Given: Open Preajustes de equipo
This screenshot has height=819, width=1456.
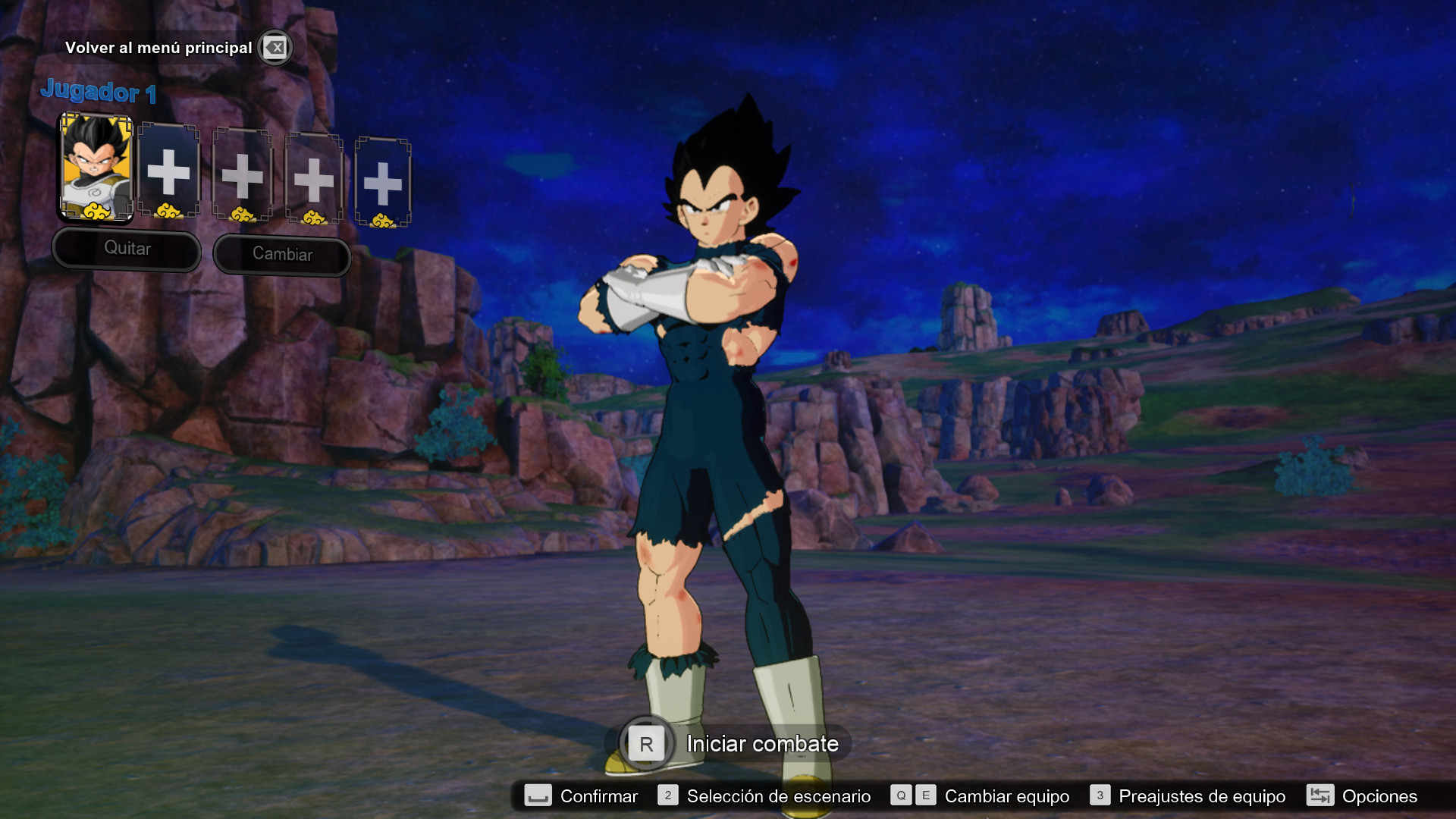Looking at the screenshot, I should pos(1202,796).
